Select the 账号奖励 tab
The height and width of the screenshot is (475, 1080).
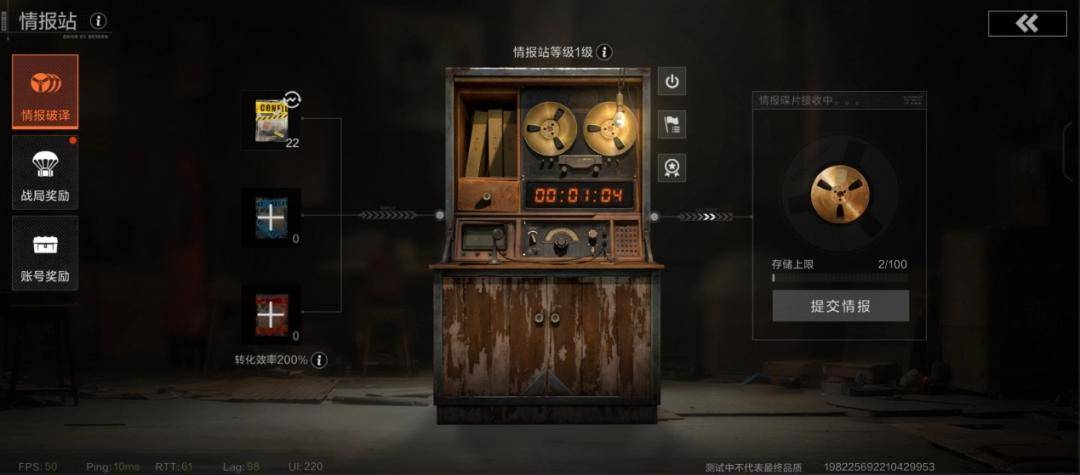(45, 253)
